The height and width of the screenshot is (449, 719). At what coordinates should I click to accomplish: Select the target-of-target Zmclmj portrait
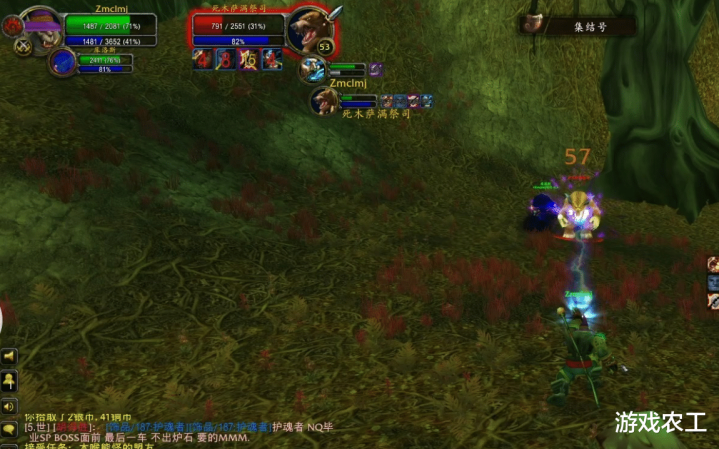click(x=322, y=99)
